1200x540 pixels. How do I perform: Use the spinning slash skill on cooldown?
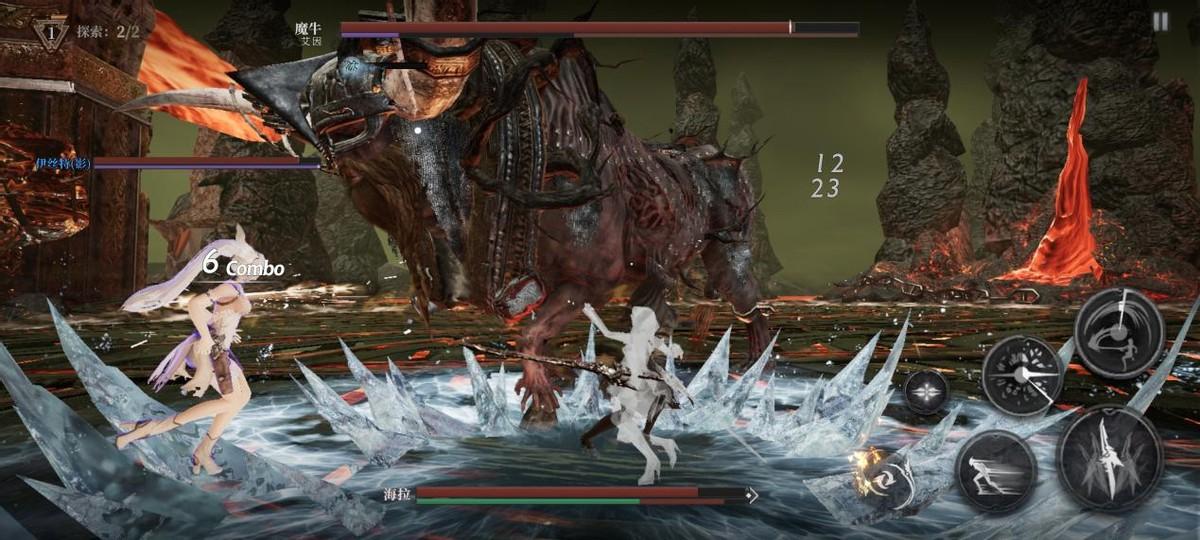pos(1119,333)
